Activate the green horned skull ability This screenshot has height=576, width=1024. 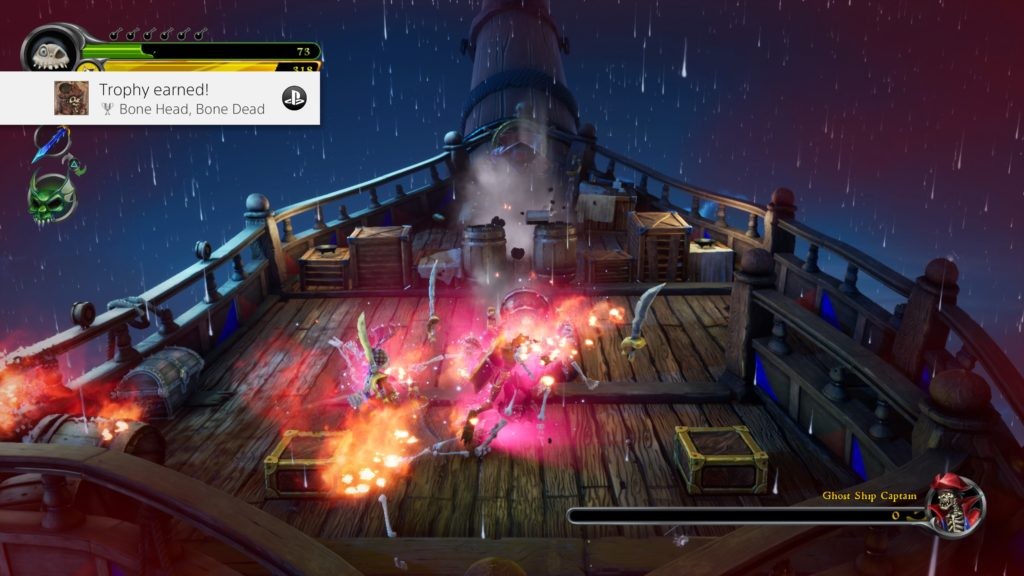[51, 196]
